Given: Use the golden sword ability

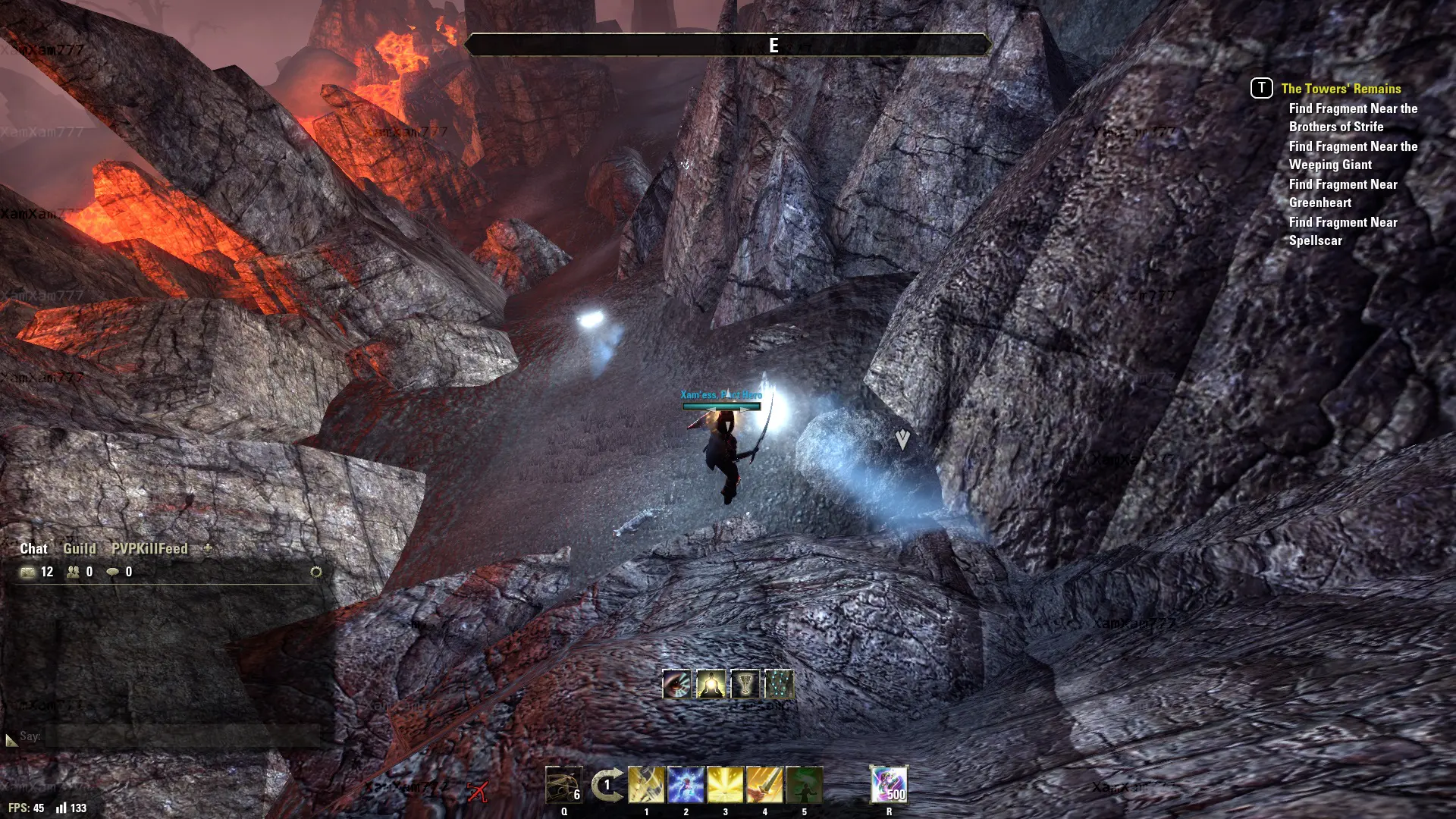Looking at the screenshot, I should [x=764, y=784].
